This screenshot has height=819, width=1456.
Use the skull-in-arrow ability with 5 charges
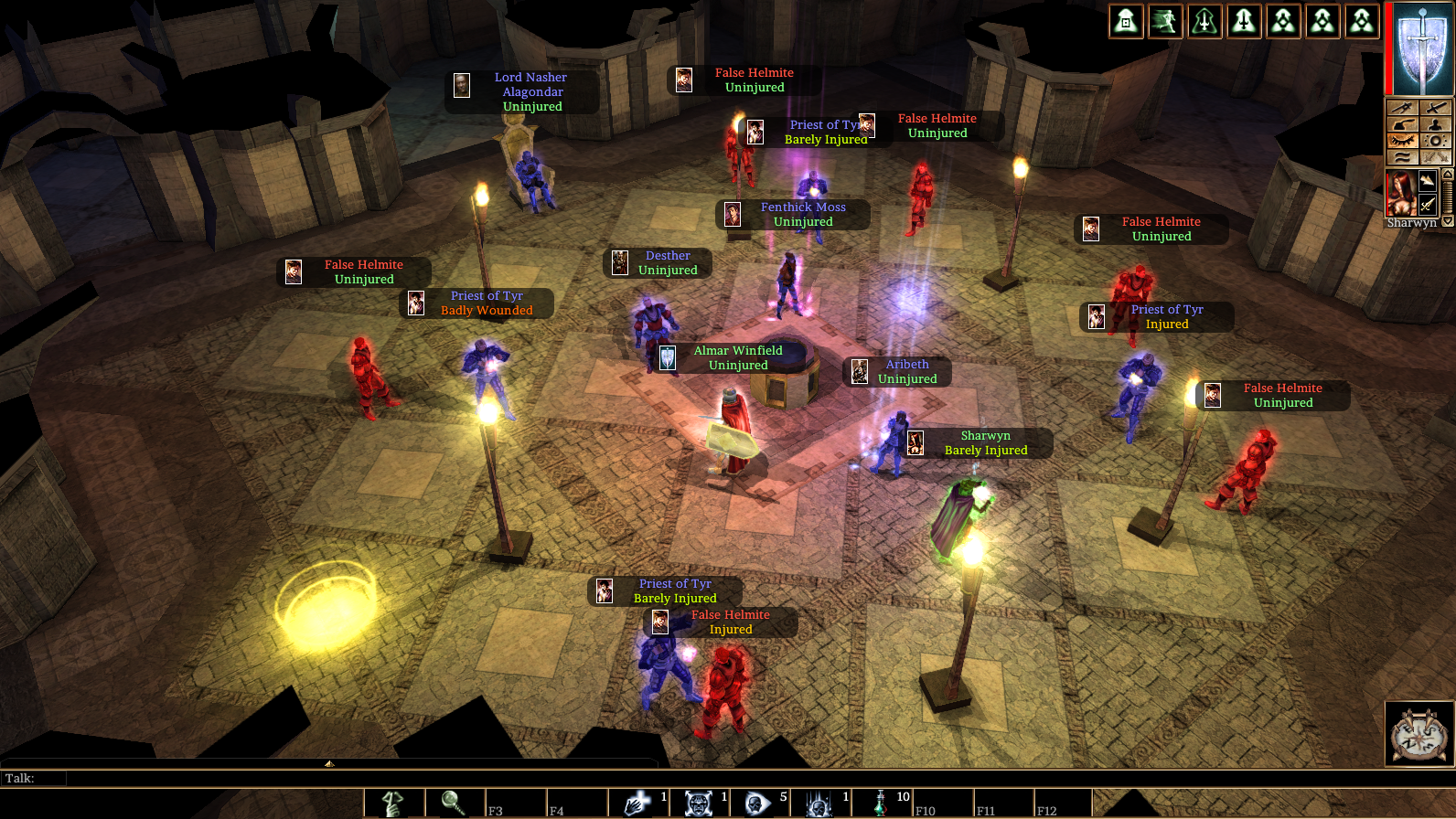[759, 803]
